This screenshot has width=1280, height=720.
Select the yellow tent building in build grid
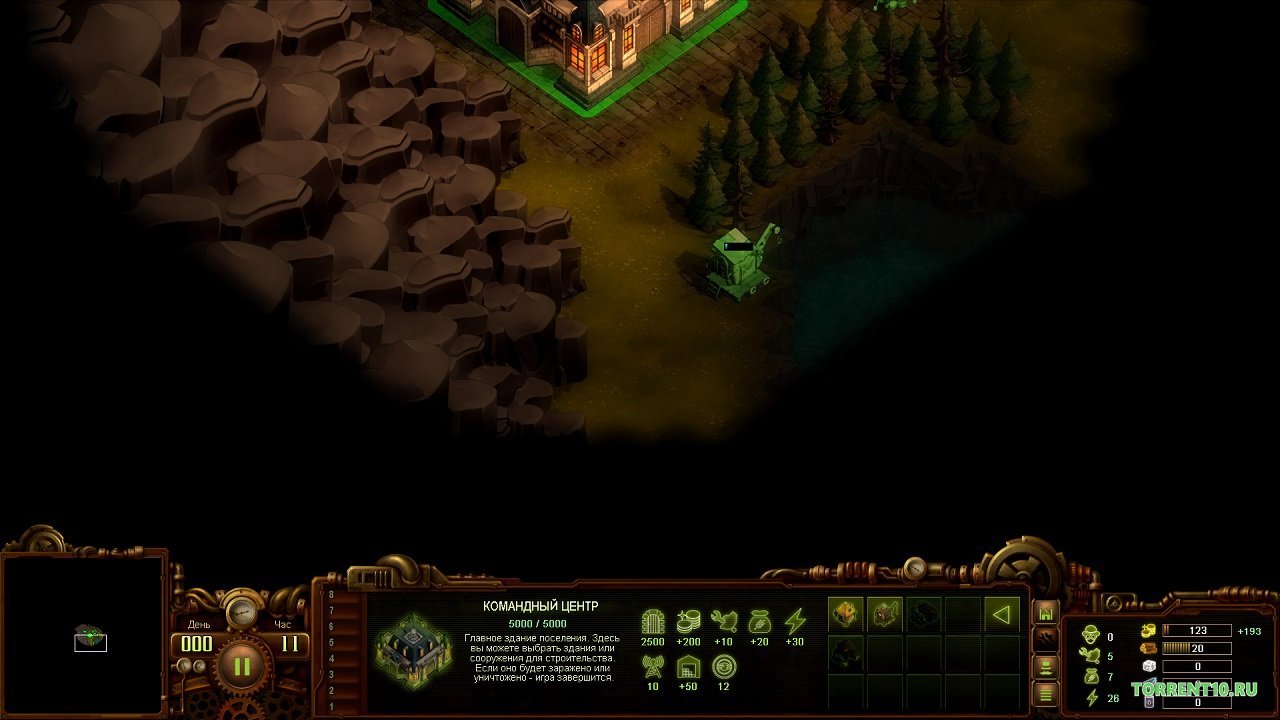pyautogui.click(x=846, y=614)
